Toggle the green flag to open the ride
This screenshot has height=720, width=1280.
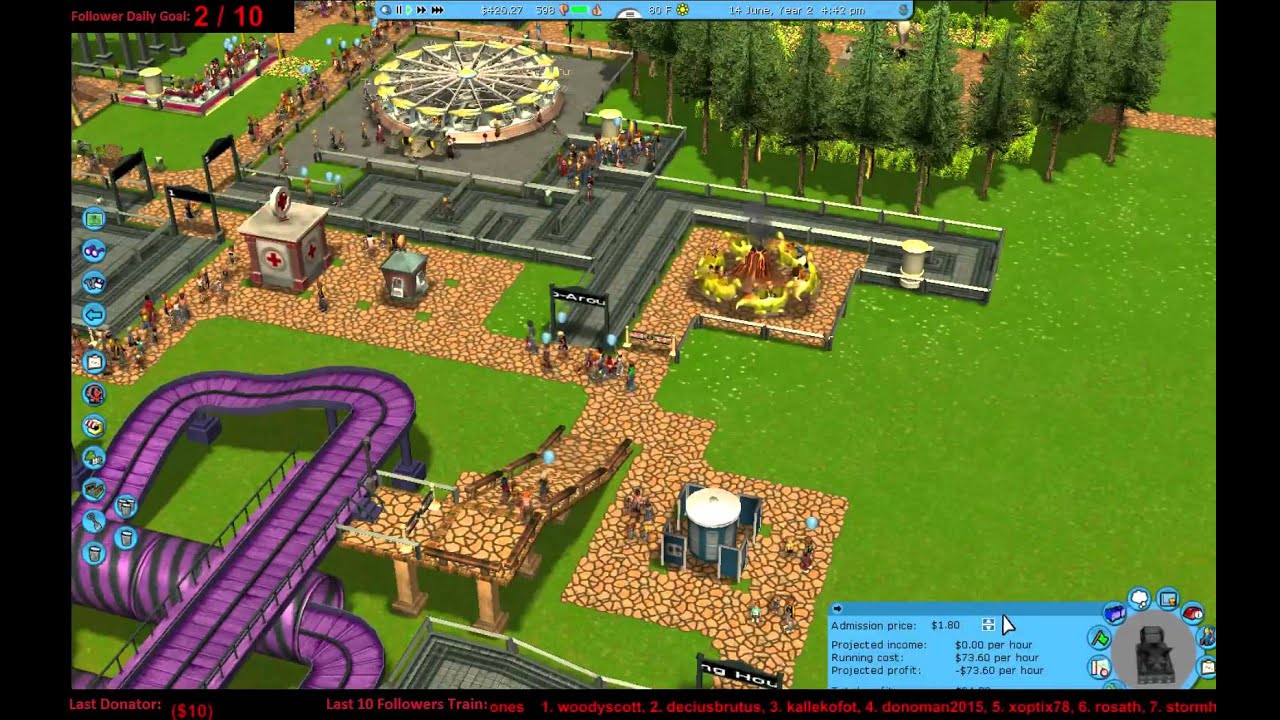pyautogui.click(x=1100, y=637)
